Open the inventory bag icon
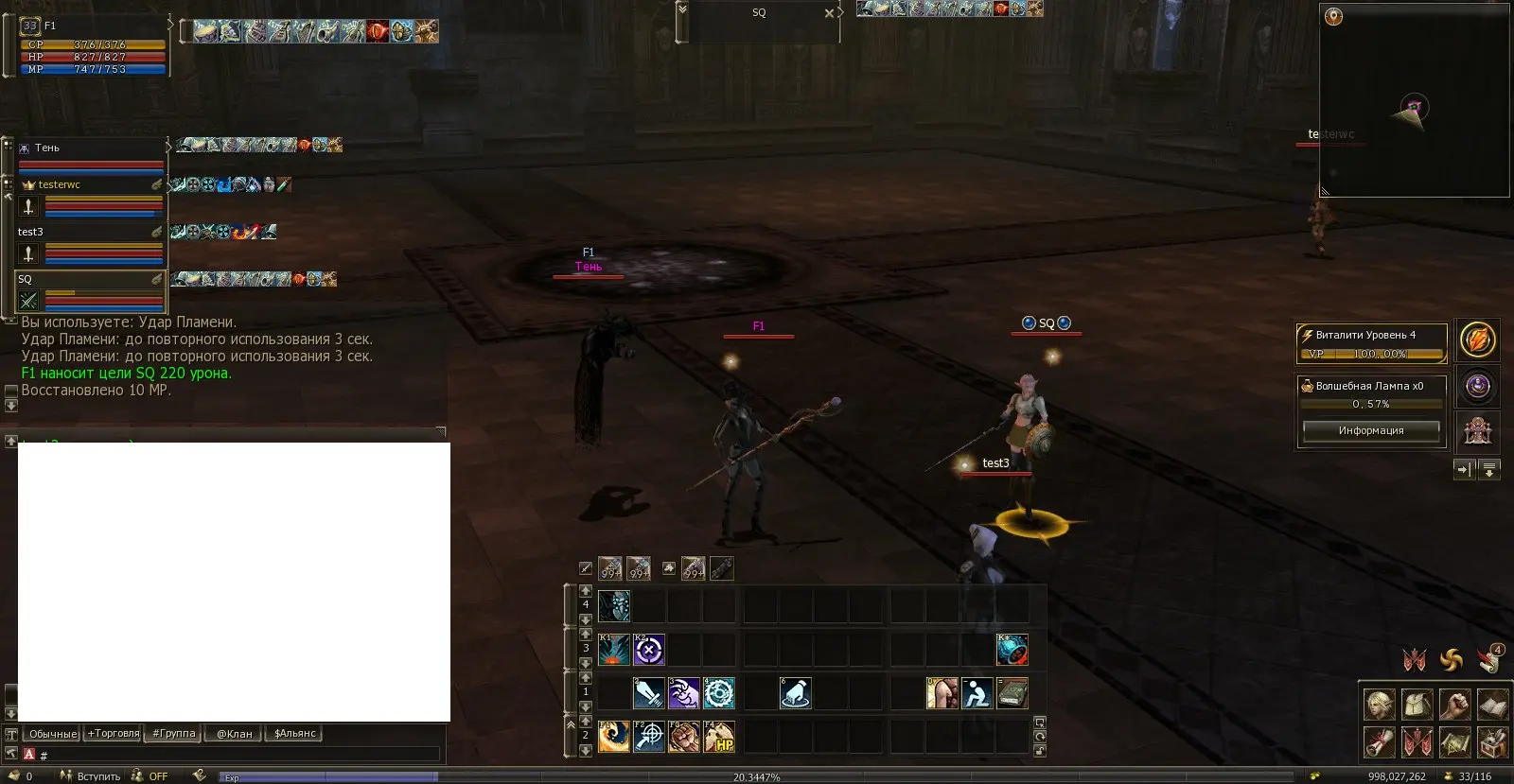This screenshot has height=784, width=1514. click(x=1417, y=705)
